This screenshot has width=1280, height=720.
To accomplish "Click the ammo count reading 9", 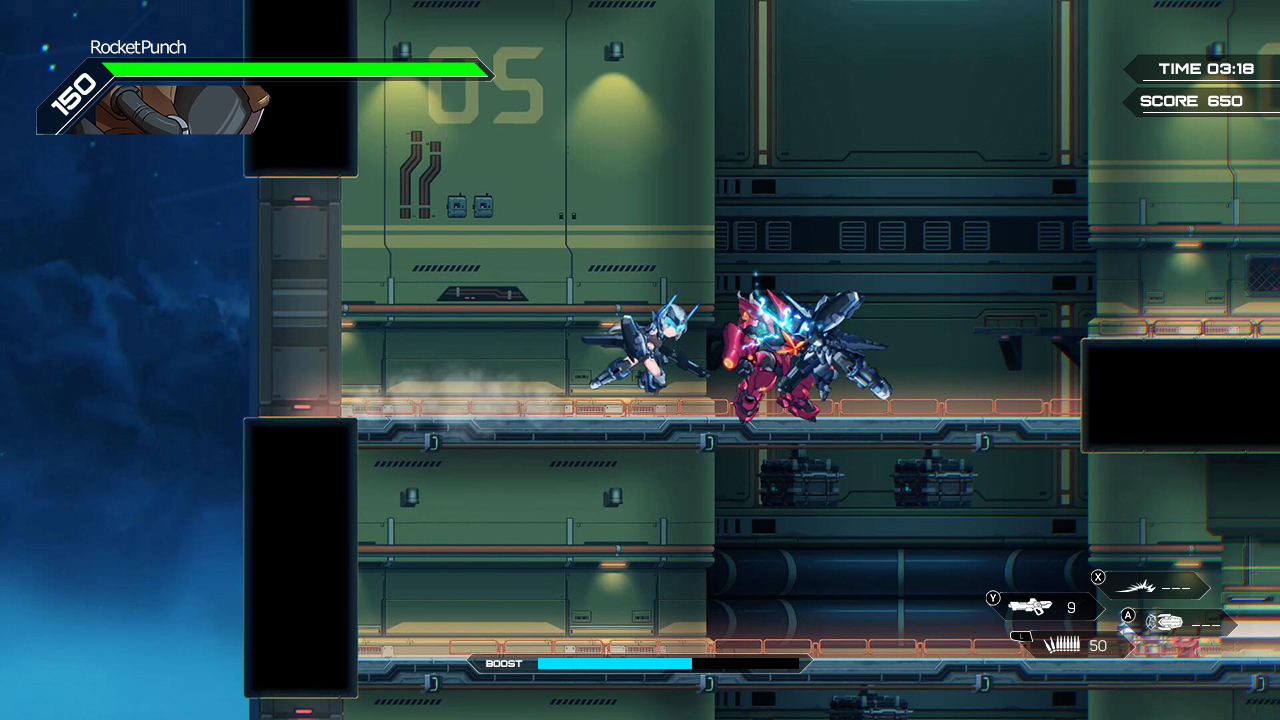I will click(x=1073, y=607).
